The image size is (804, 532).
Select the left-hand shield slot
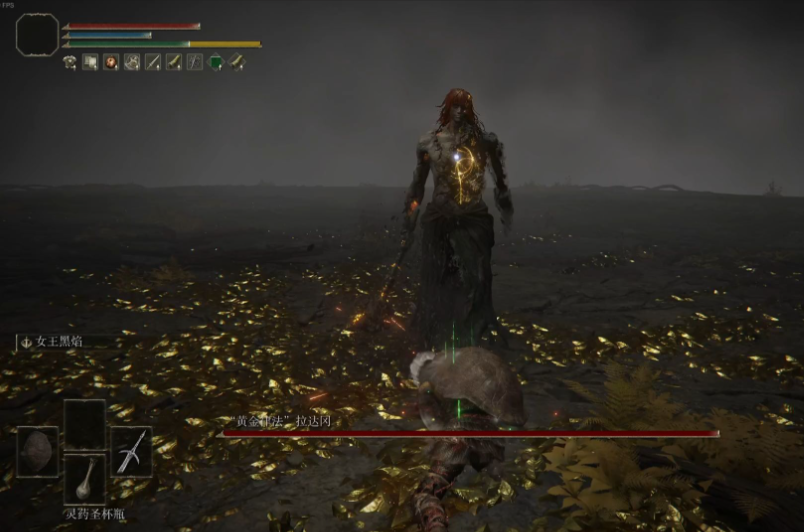tap(37, 451)
